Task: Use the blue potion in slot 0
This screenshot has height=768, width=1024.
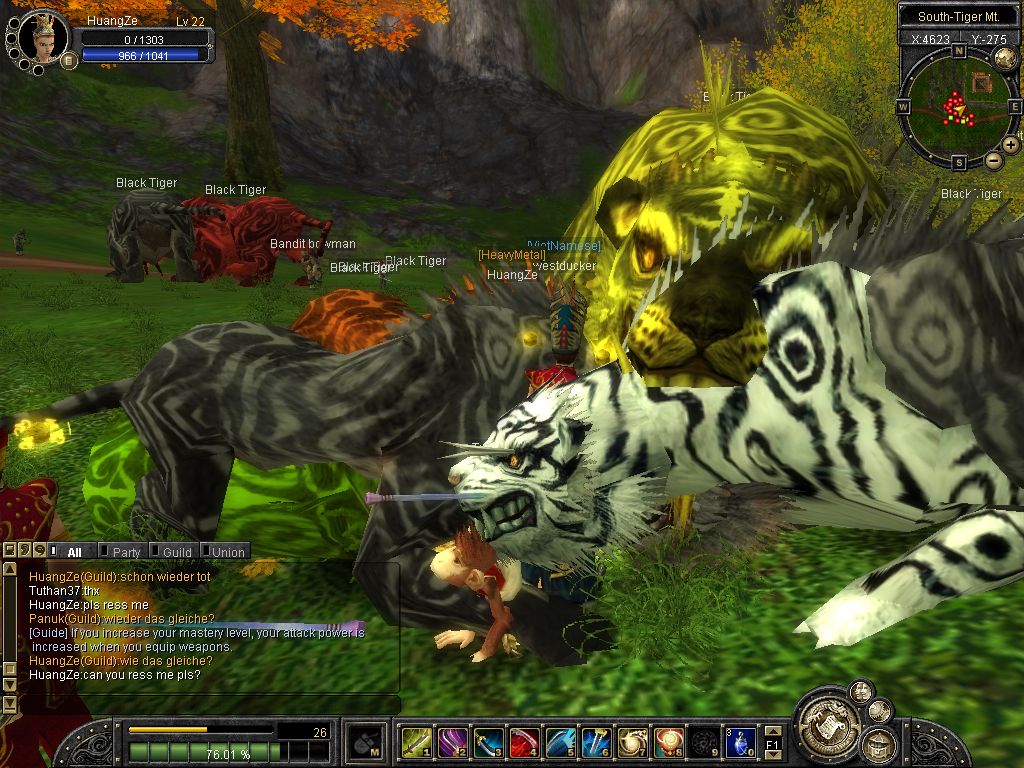Action: (x=740, y=742)
